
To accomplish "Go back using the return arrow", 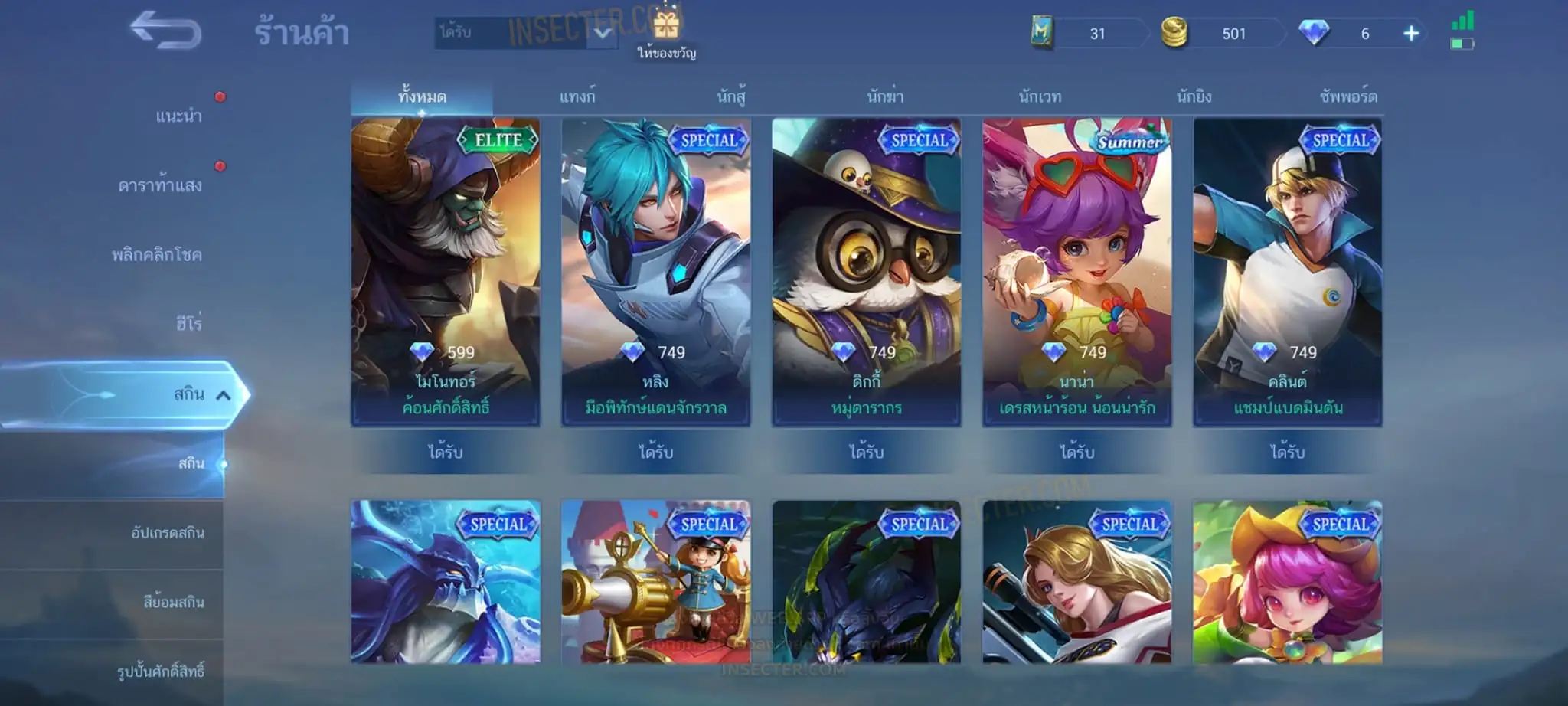I will click(x=165, y=31).
